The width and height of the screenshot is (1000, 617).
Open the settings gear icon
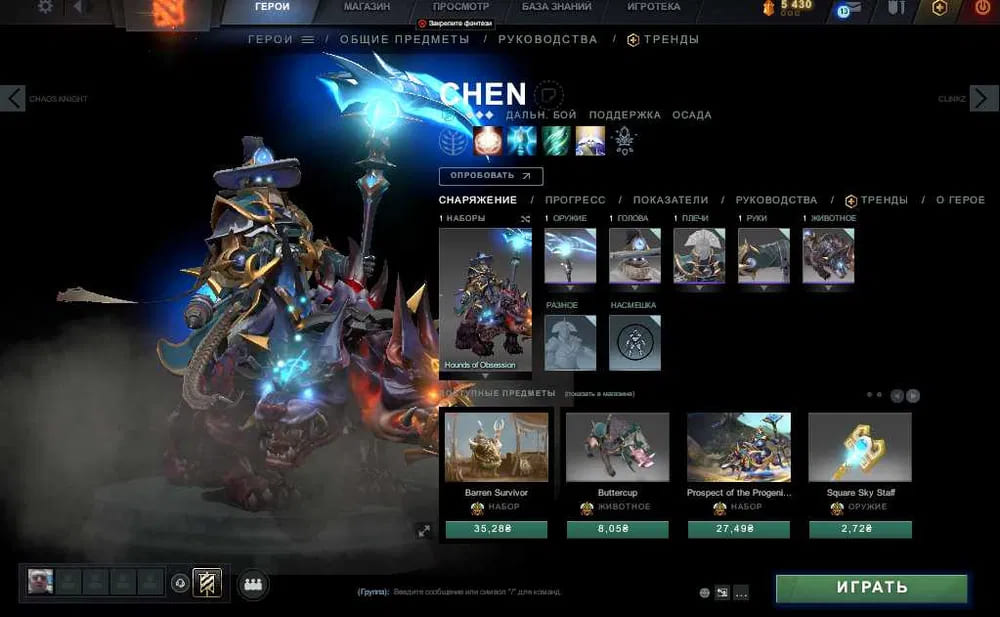pyautogui.click(x=45, y=7)
